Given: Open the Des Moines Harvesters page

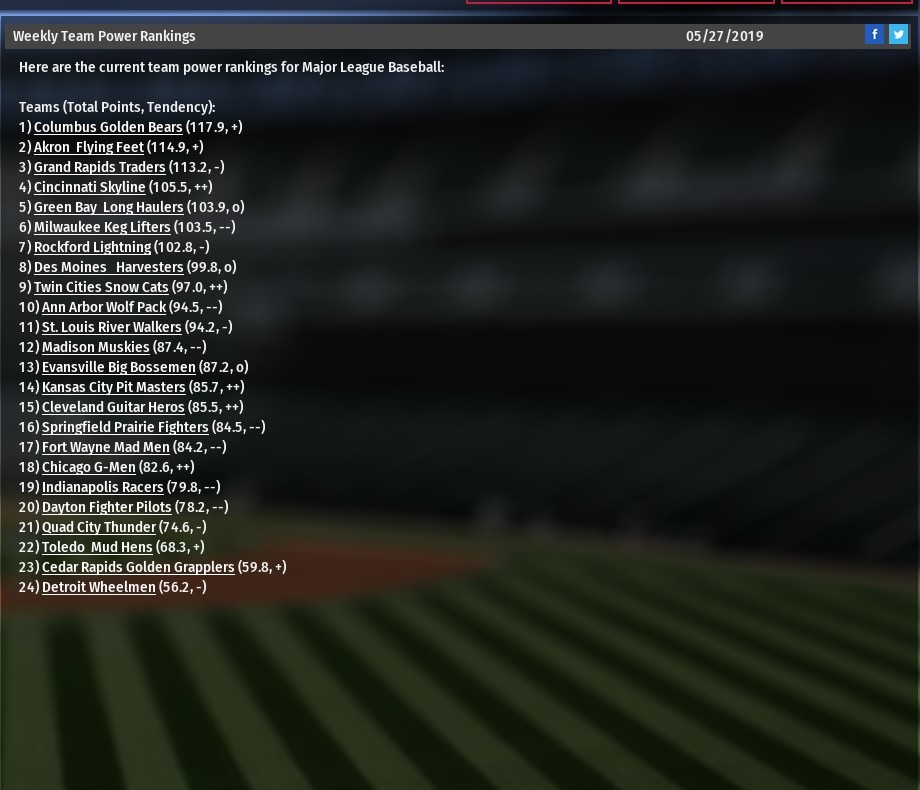Looking at the screenshot, I should [x=108, y=267].
